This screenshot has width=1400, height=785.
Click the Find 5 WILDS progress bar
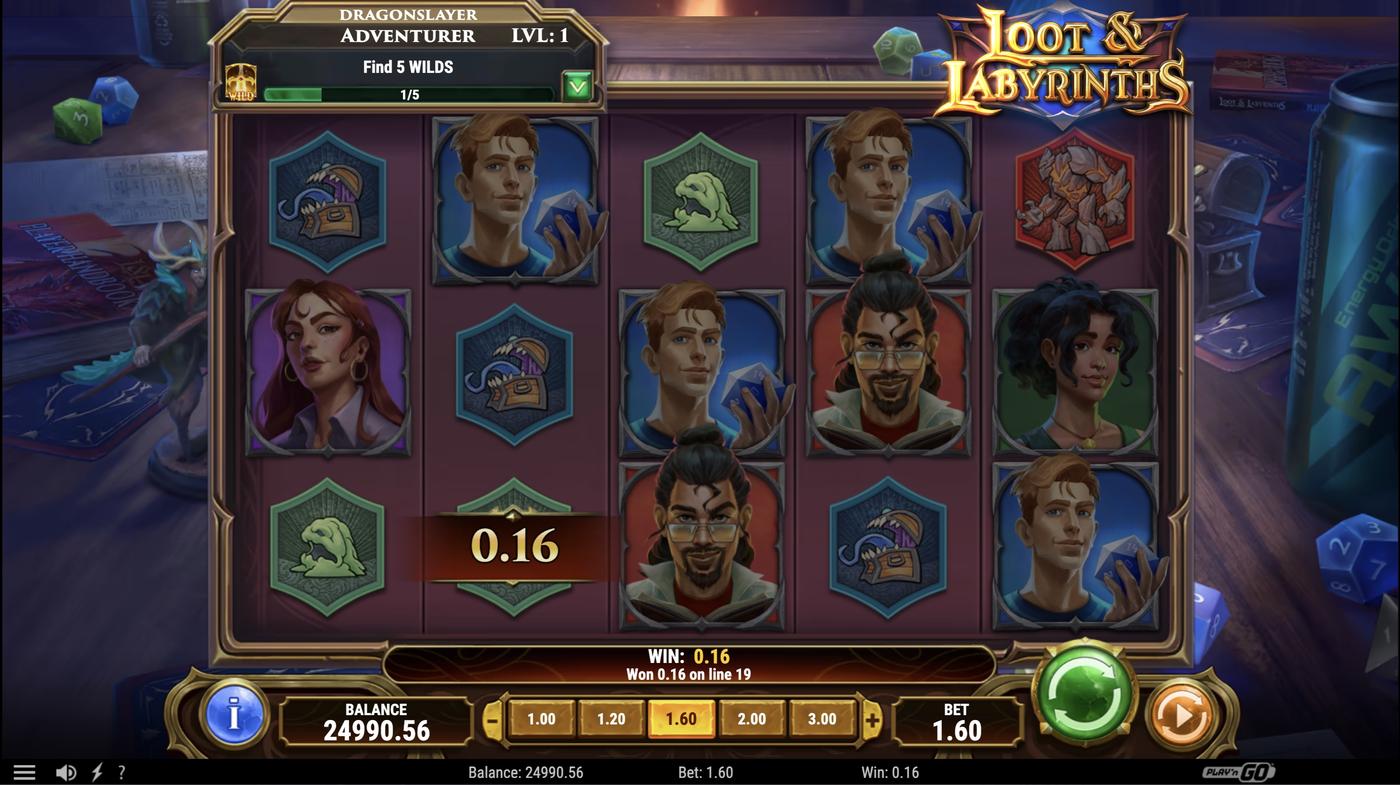[409, 92]
